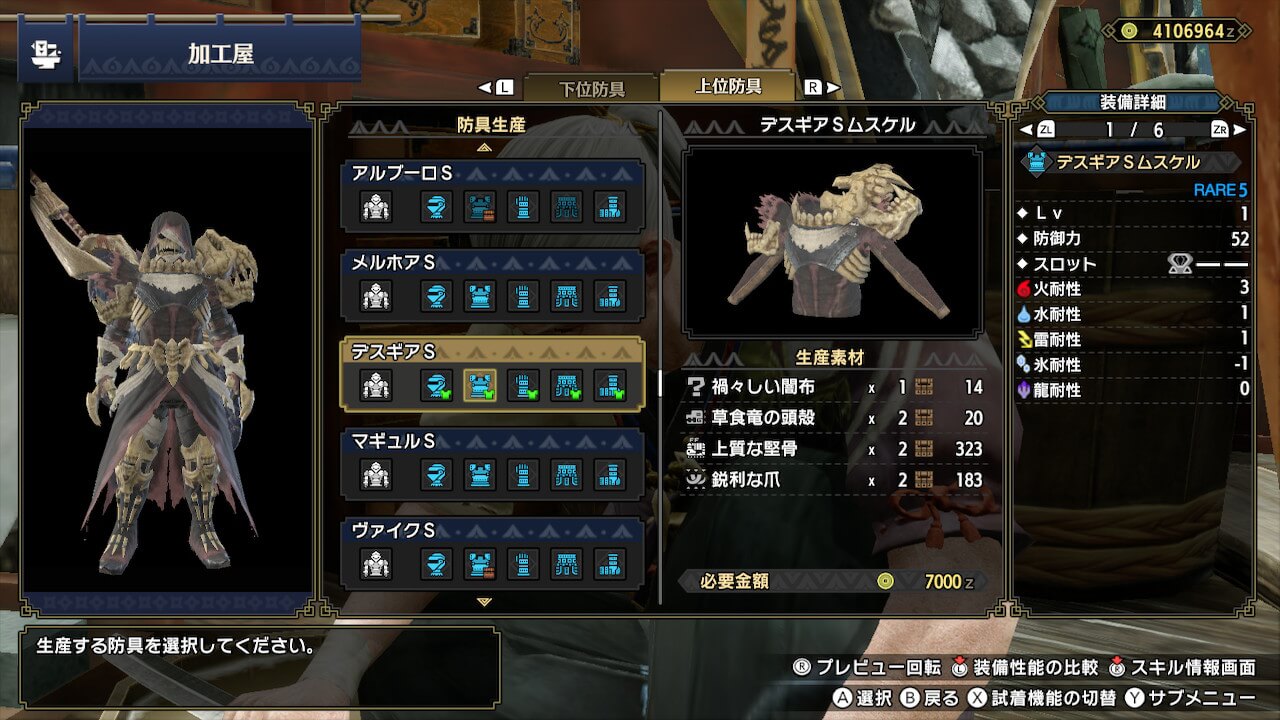The height and width of the screenshot is (720, 1280).
Task: Go to previous equipment detail page arrow
Action: (1024, 130)
